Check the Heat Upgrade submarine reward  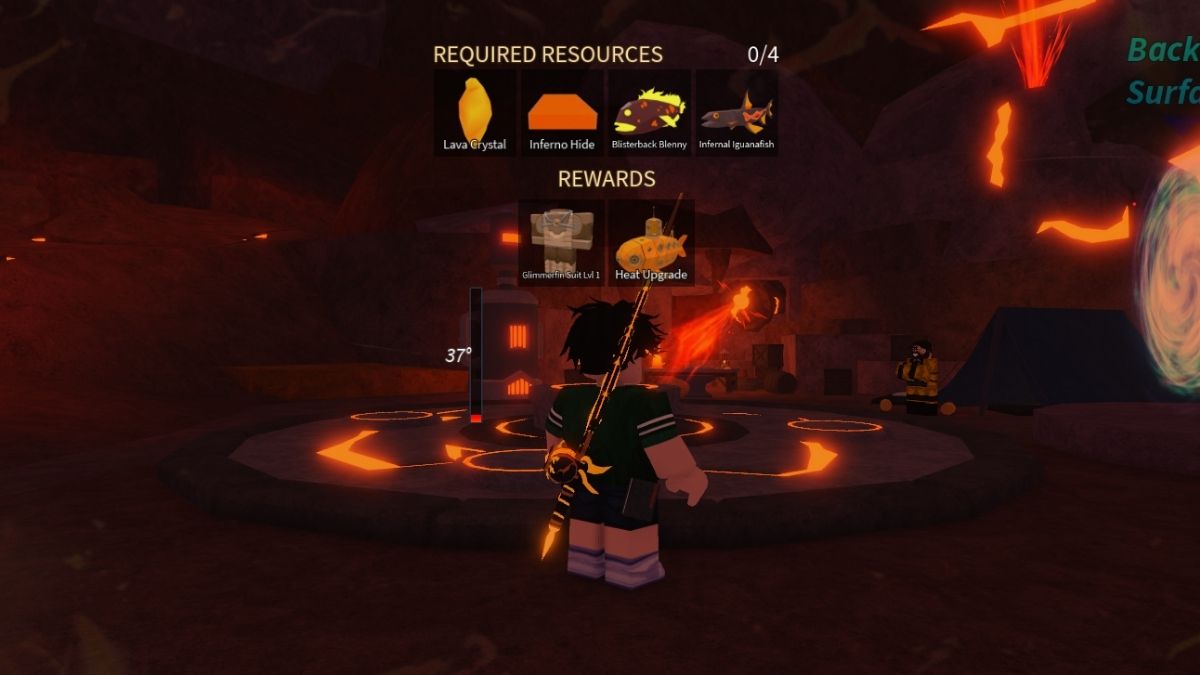(651, 242)
